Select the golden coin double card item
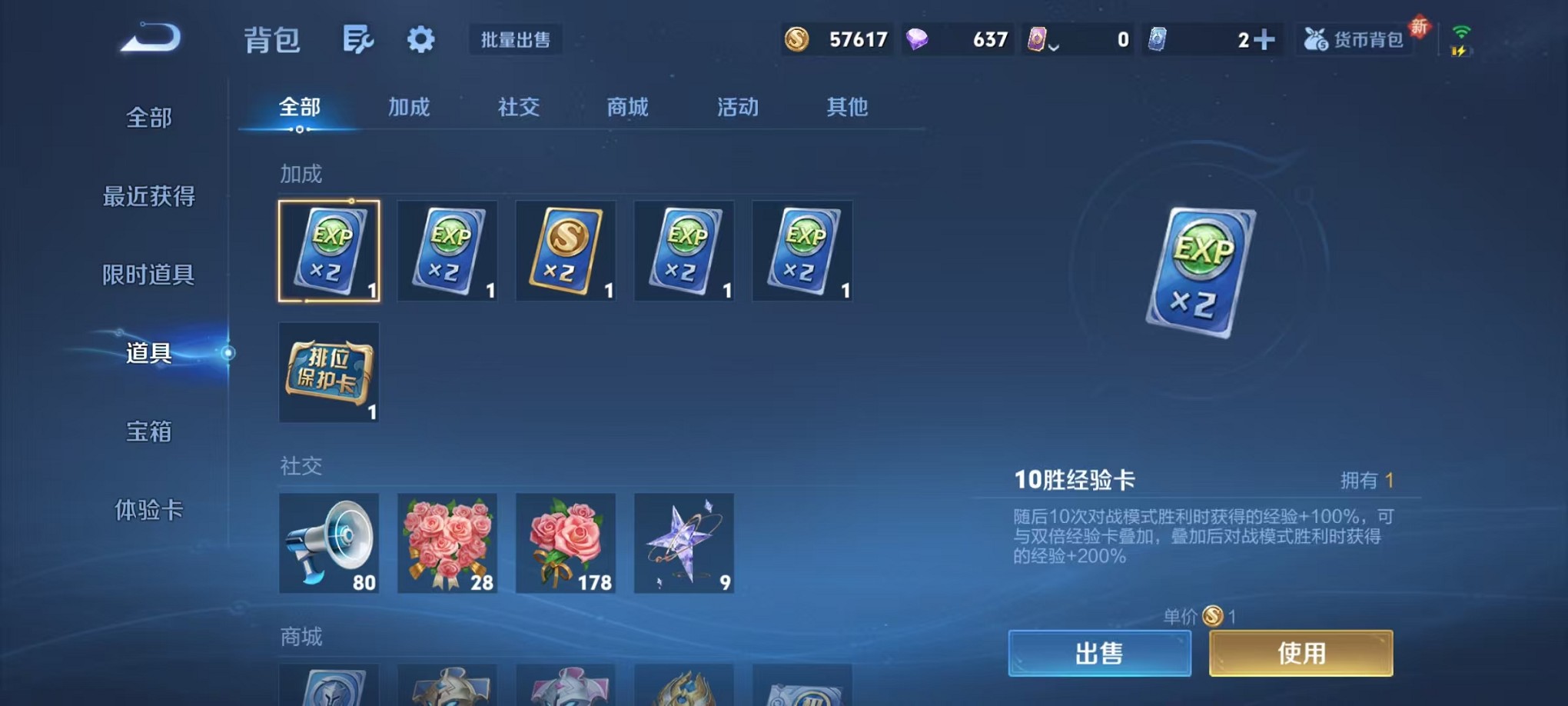Screen dimensions: 1568x706 566,251
